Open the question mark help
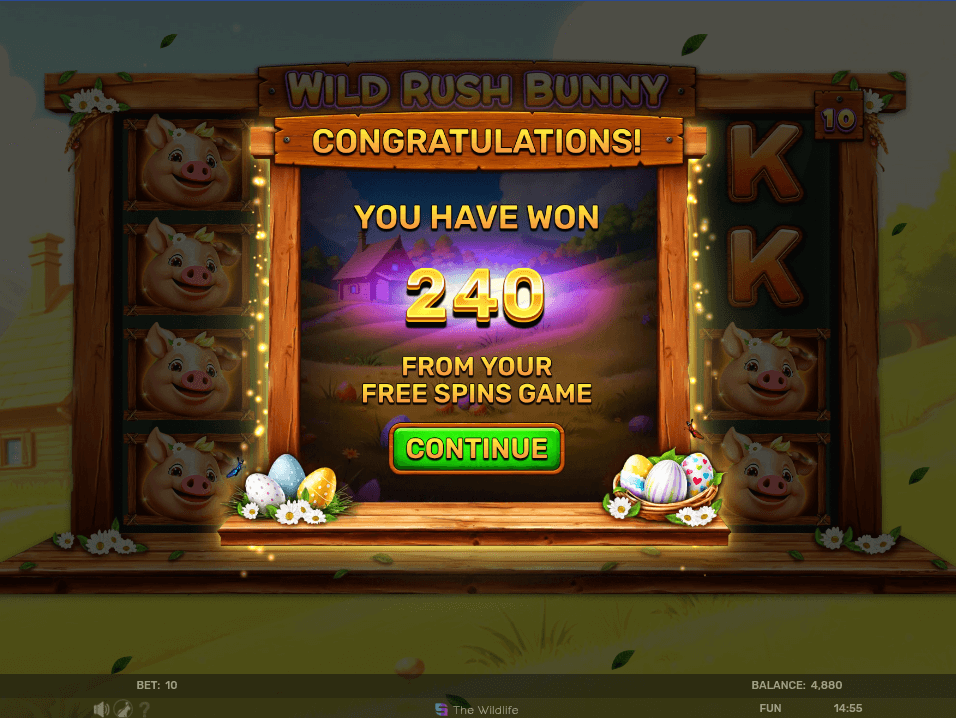Viewport: 956px width, 718px height. (145, 708)
